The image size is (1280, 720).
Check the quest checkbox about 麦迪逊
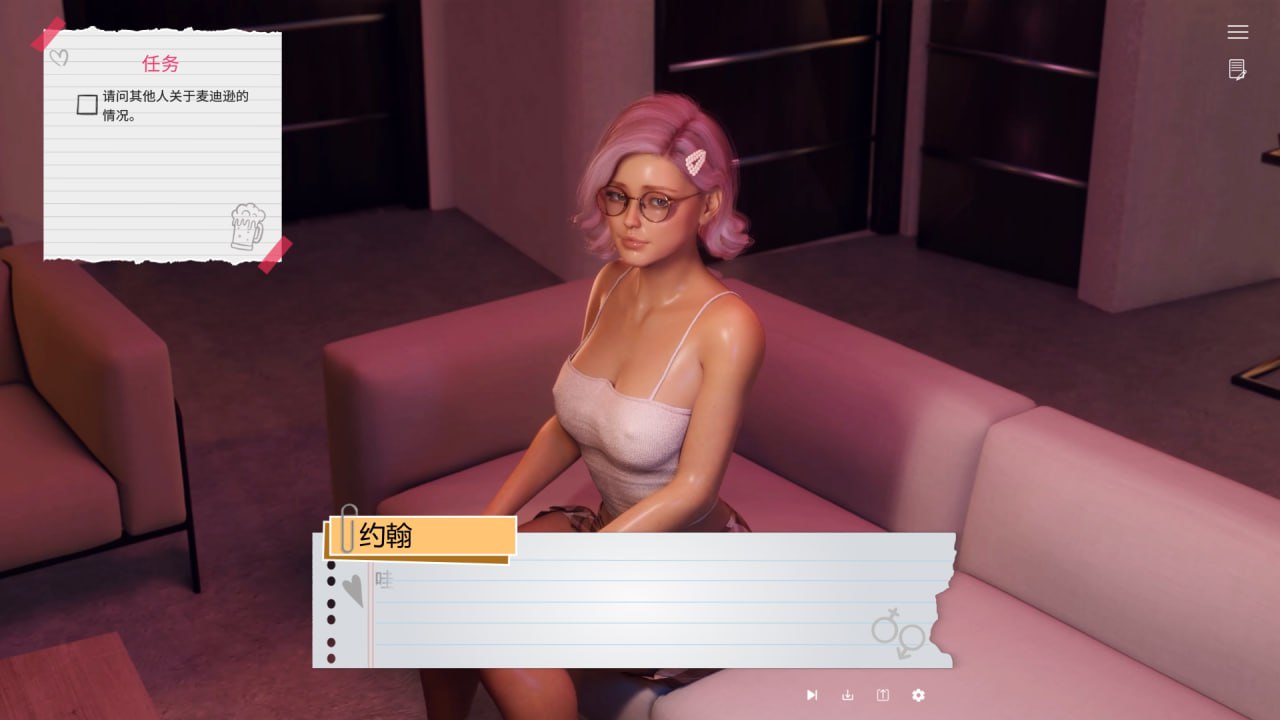pyautogui.click(x=87, y=104)
